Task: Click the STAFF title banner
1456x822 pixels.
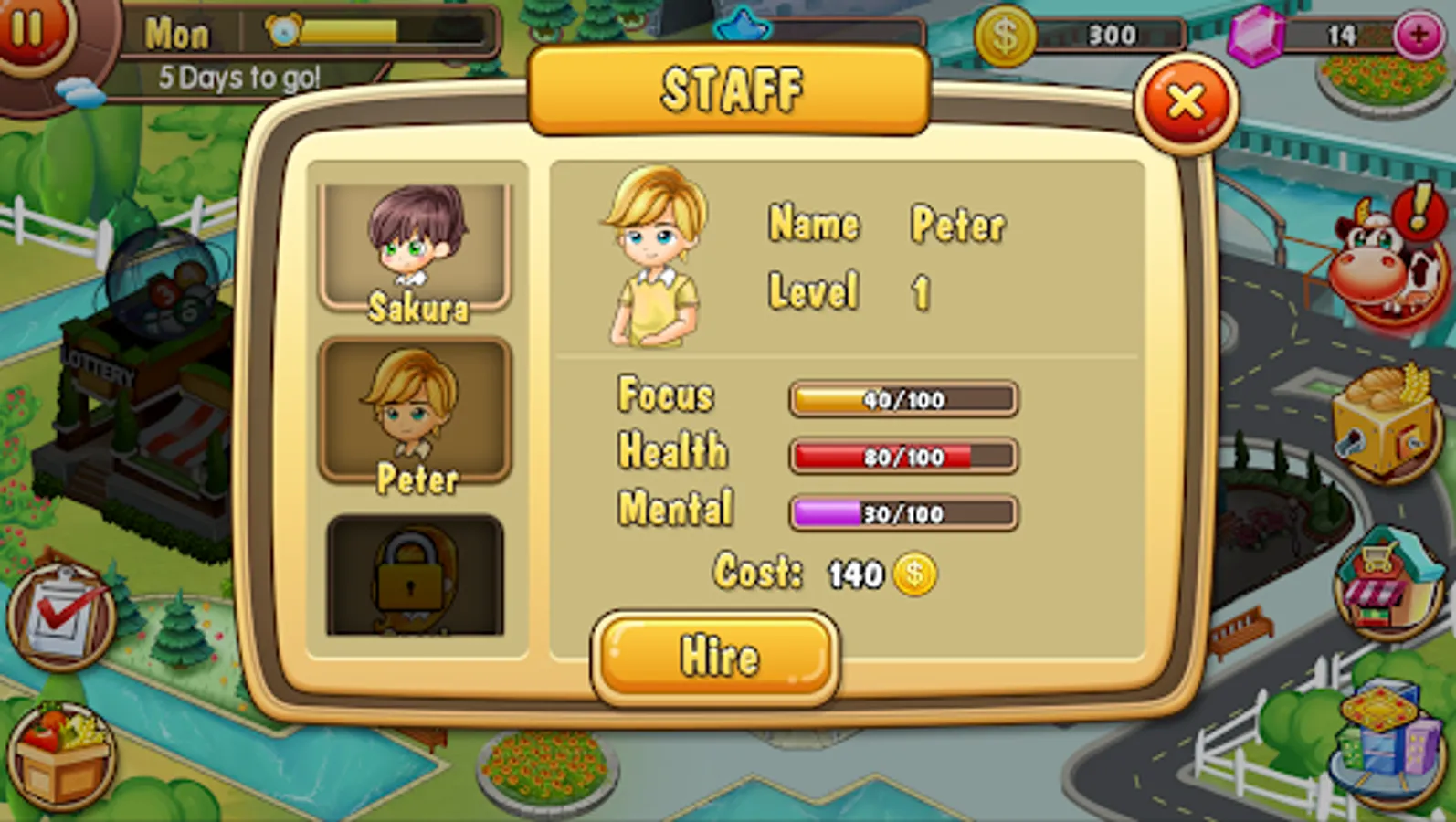Action: pos(728,90)
